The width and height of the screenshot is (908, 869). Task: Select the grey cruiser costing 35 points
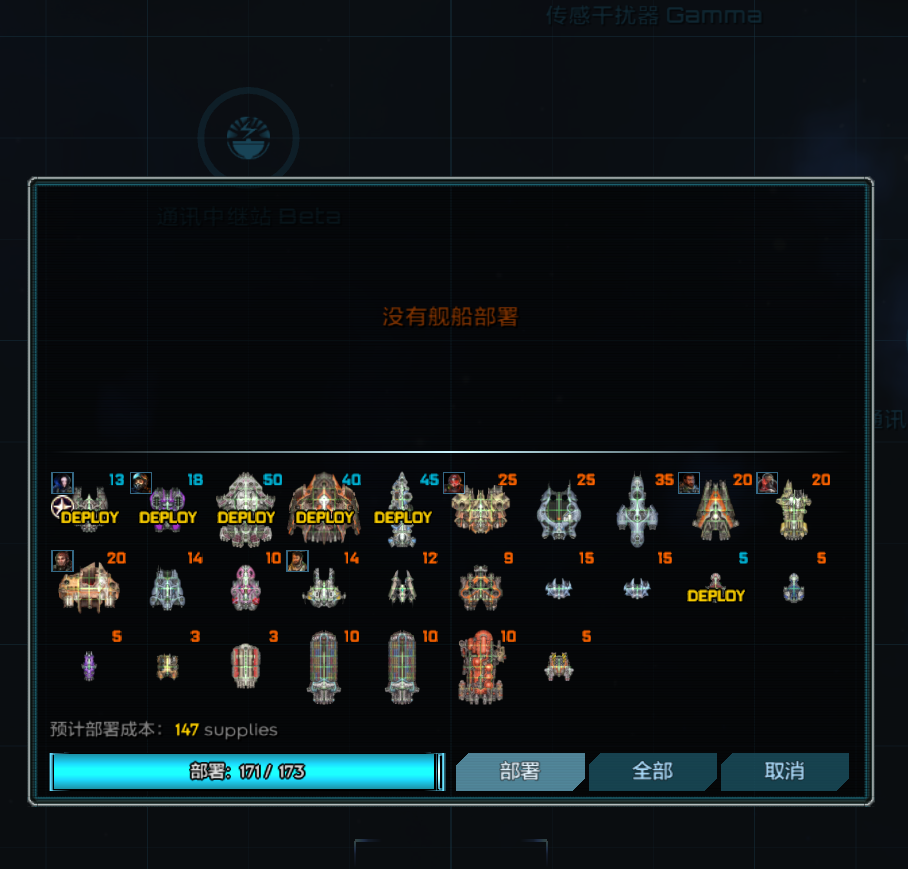[637, 510]
